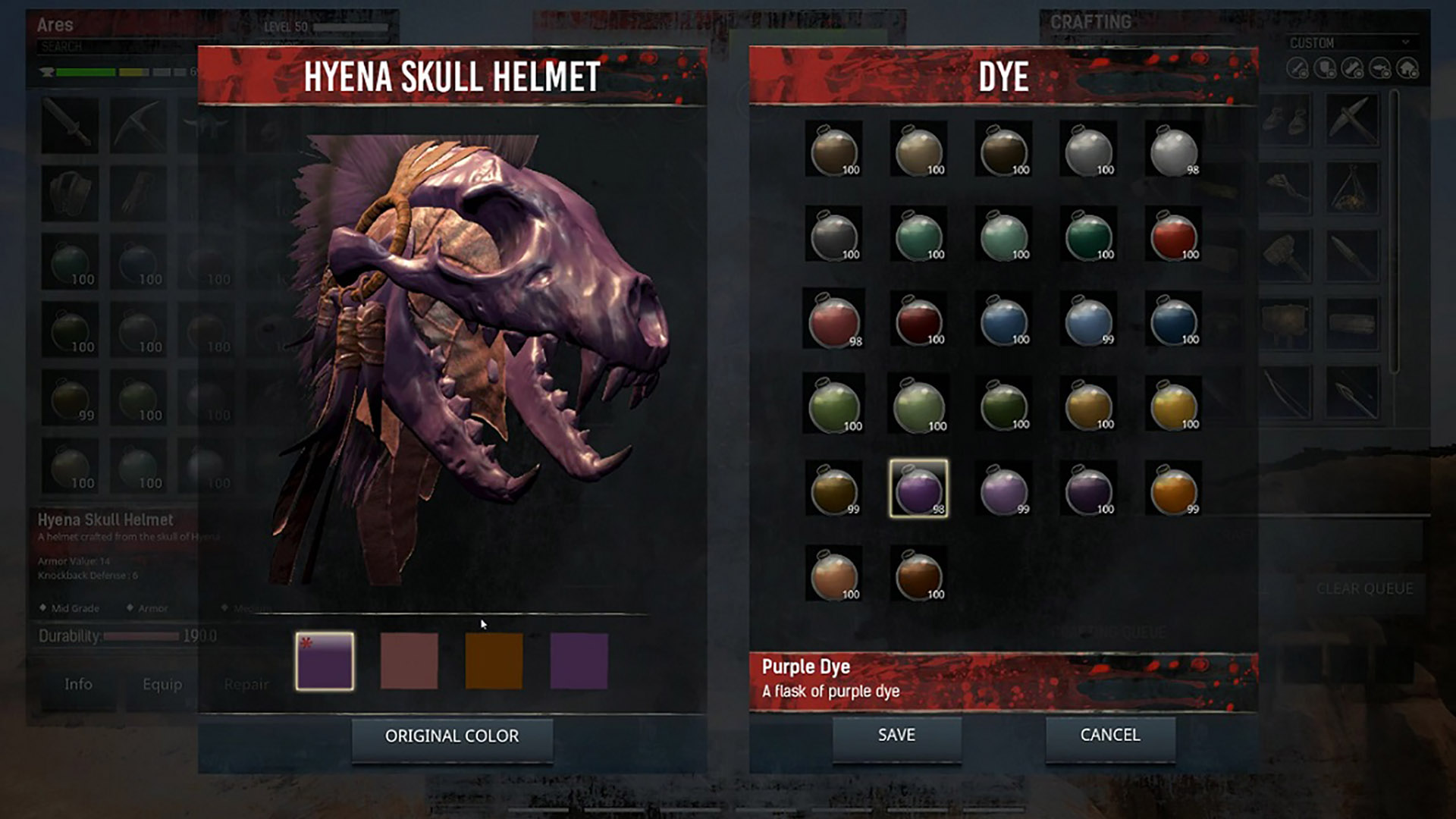This screenshot has height=819, width=1456.
Task: Choose the bright yellow dye flask
Action: [1173, 405]
